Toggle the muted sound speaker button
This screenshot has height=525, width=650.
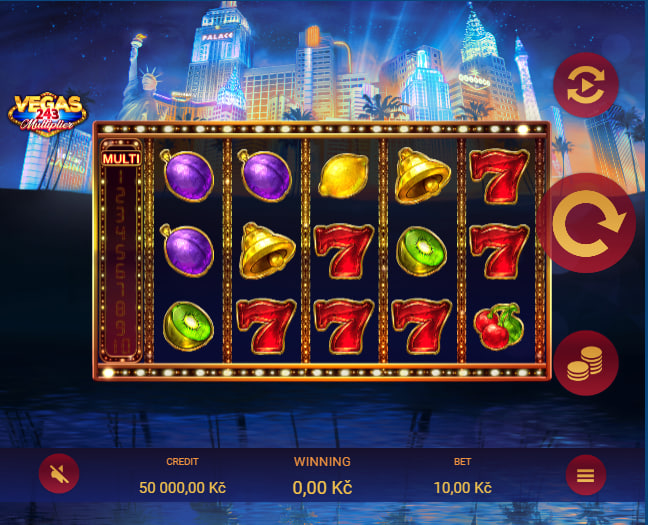click(59, 474)
